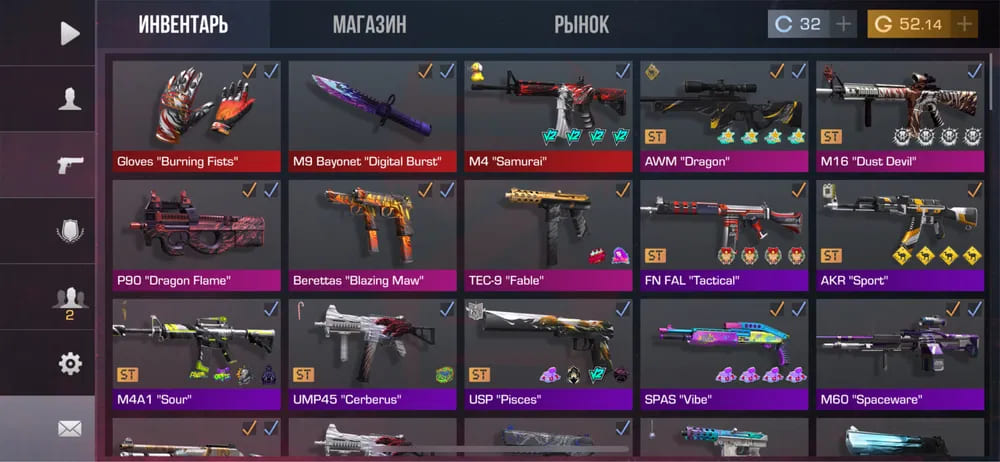This screenshot has width=1000, height=462.
Task: Choose the M9 Bayonet "Digital Burst" knife
Action: point(372,116)
